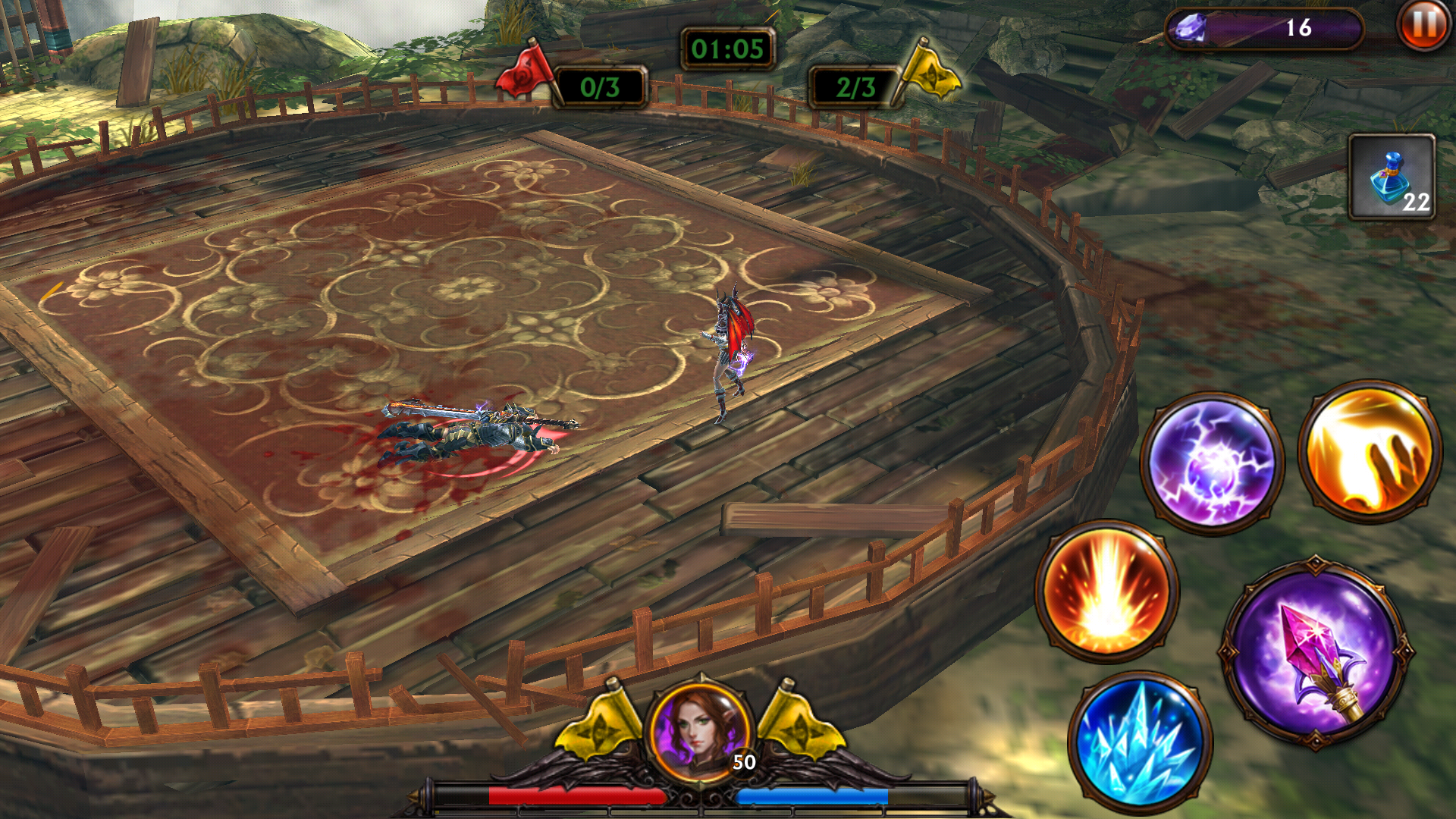The width and height of the screenshot is (1456, 819).
Task: Cast the purple lightning orb skill
Action: coord(1212,463)
